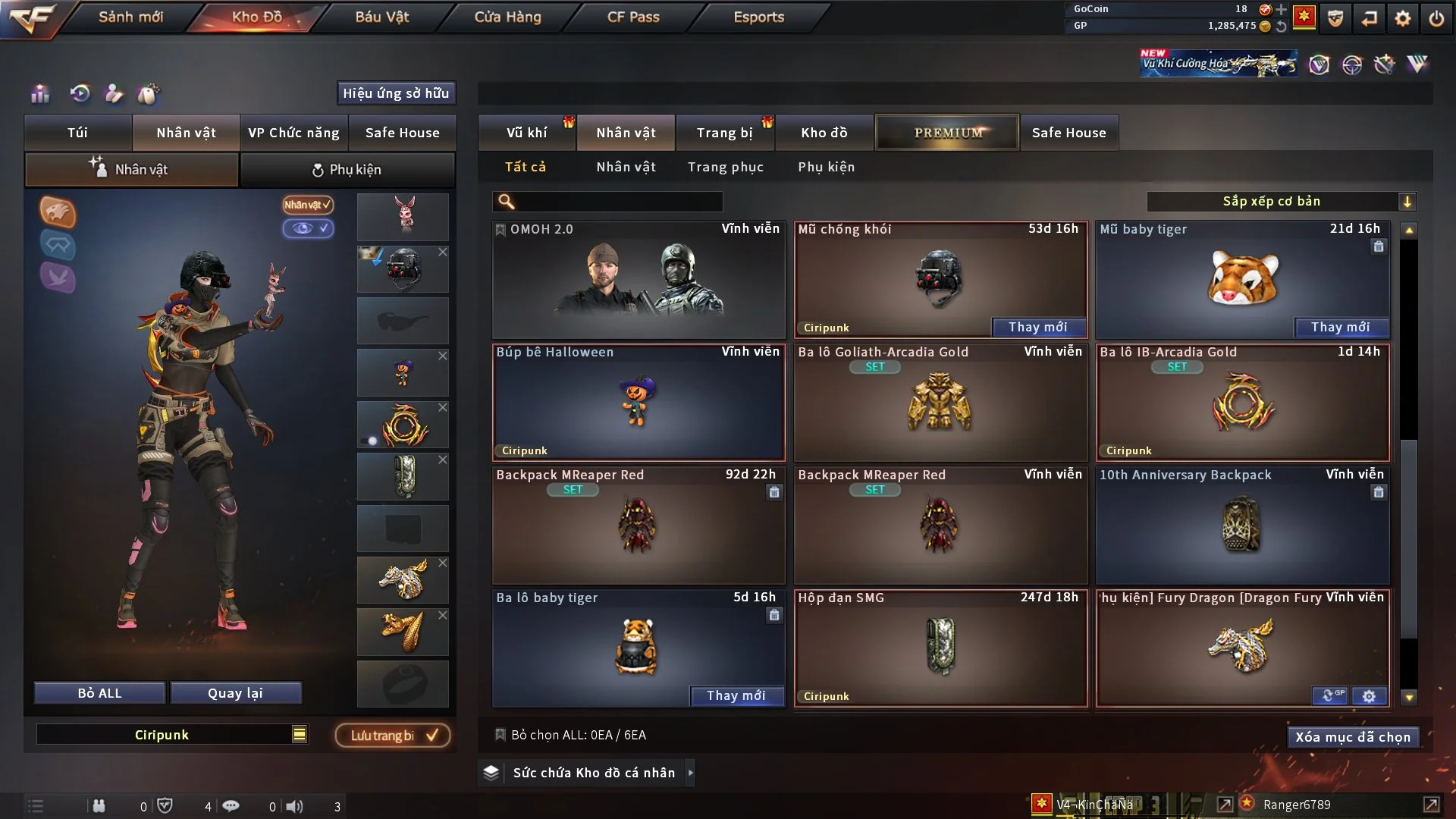Viewport: 1456px width, 819px height.
Task: Open the Cửa Hàng shop menu
Action: tap(507, 17)
